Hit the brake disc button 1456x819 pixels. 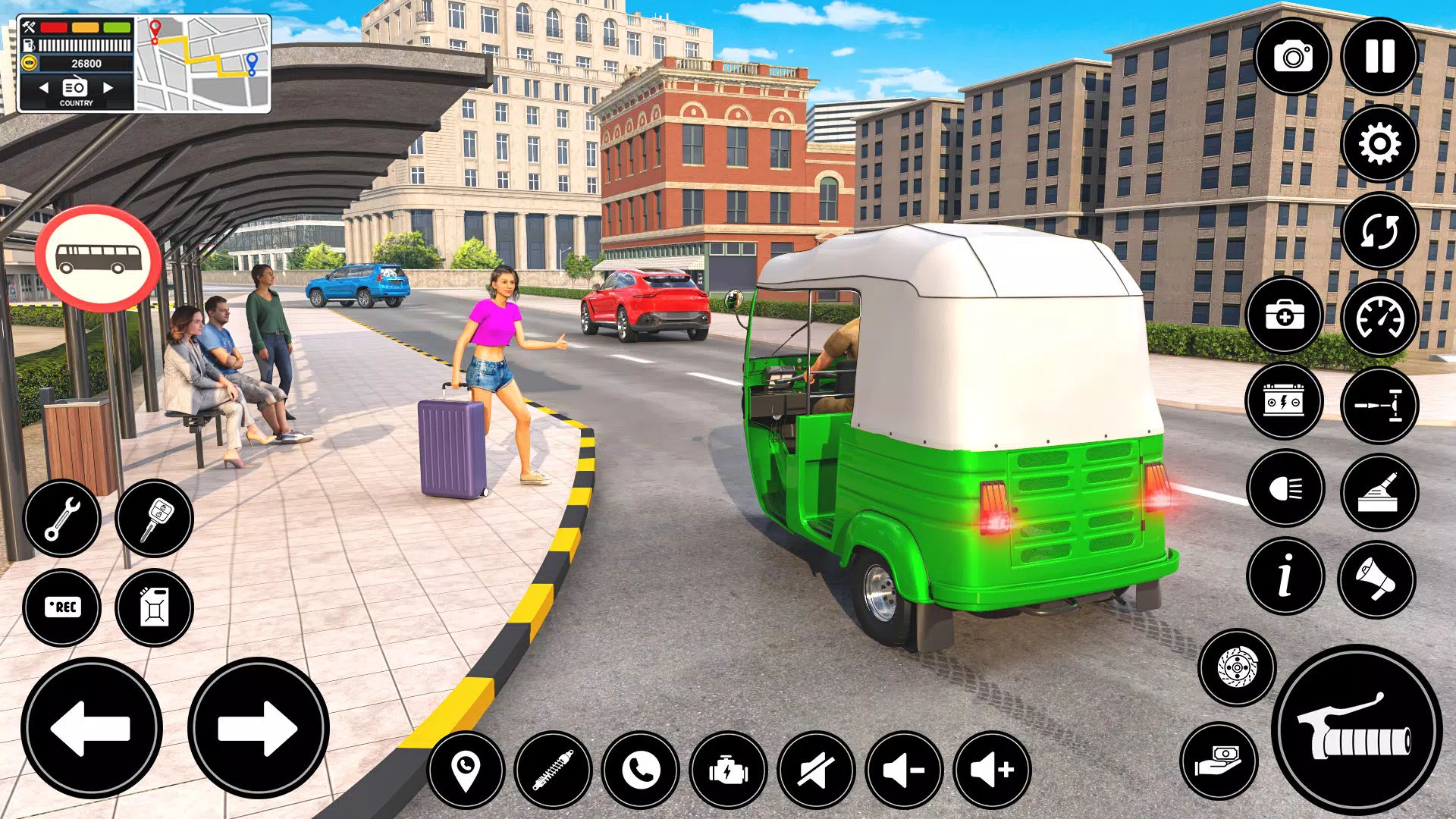[x=1237, y=667]
